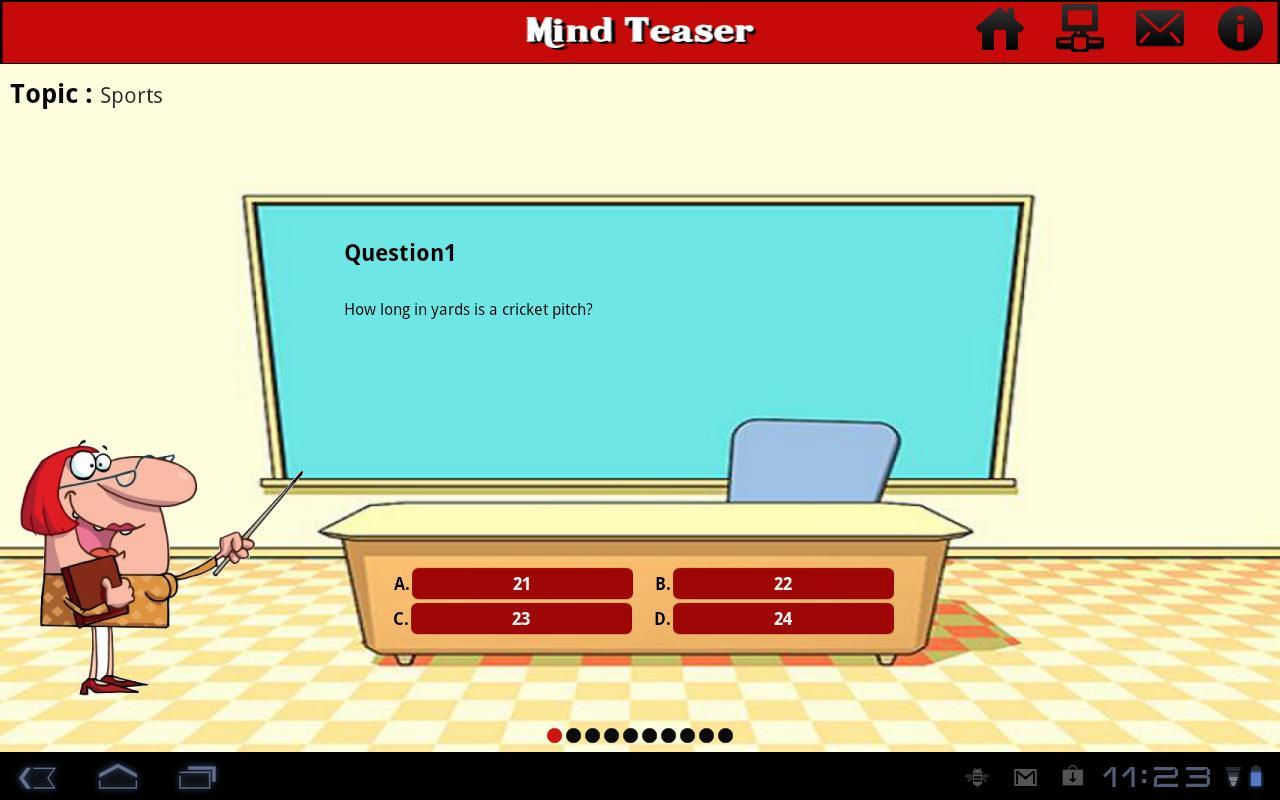Tap the USB debugging bug icon

pos(975,777)
